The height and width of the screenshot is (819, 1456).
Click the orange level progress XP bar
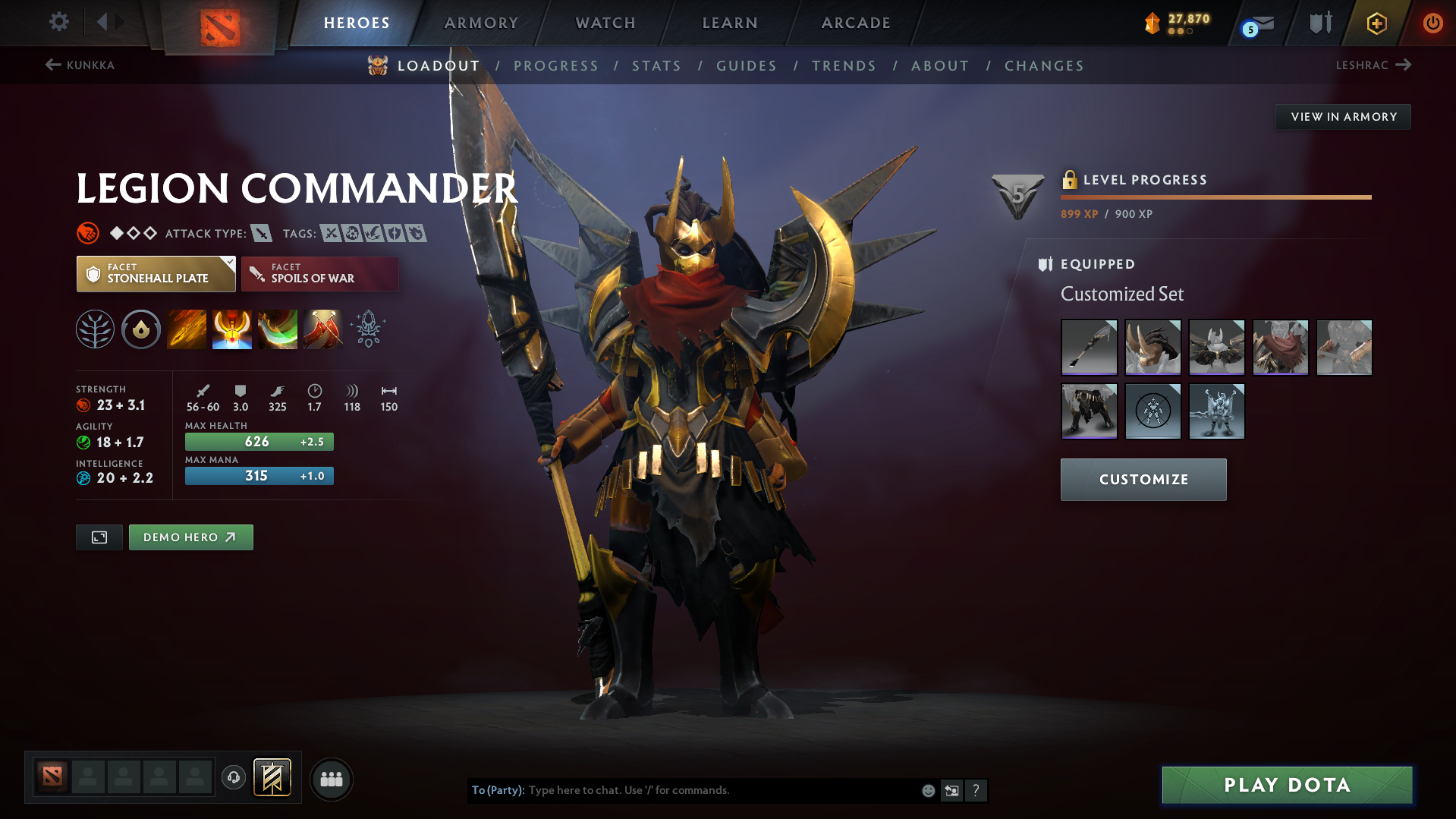pyautogui.click(x=1214, y=197)
